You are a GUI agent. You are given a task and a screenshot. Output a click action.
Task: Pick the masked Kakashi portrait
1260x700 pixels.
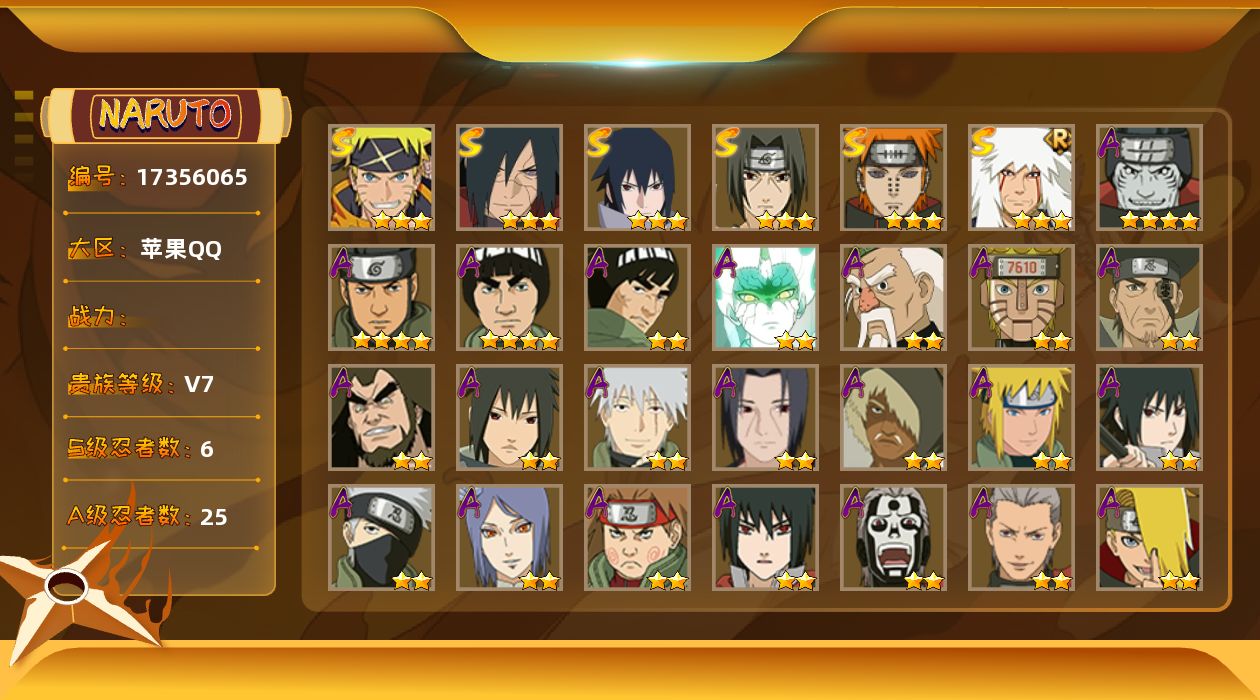coord(381,537)
